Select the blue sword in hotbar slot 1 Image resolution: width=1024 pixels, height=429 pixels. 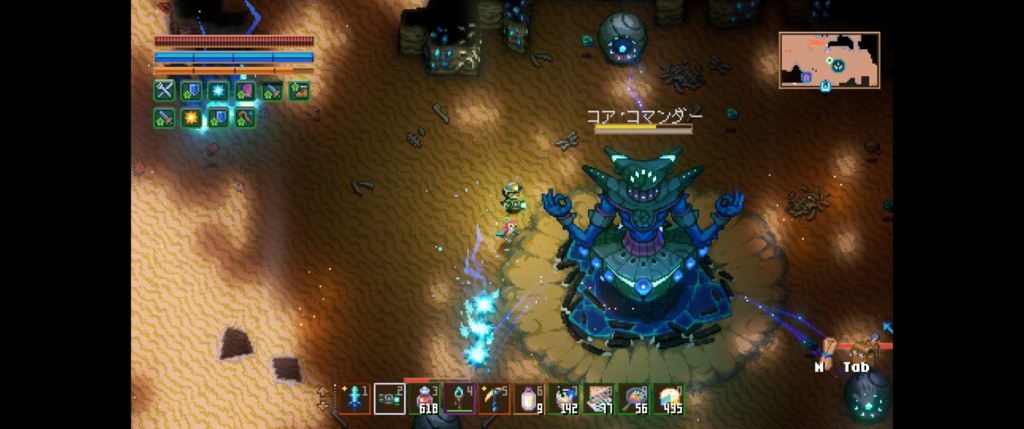click(x=355, y=399)
